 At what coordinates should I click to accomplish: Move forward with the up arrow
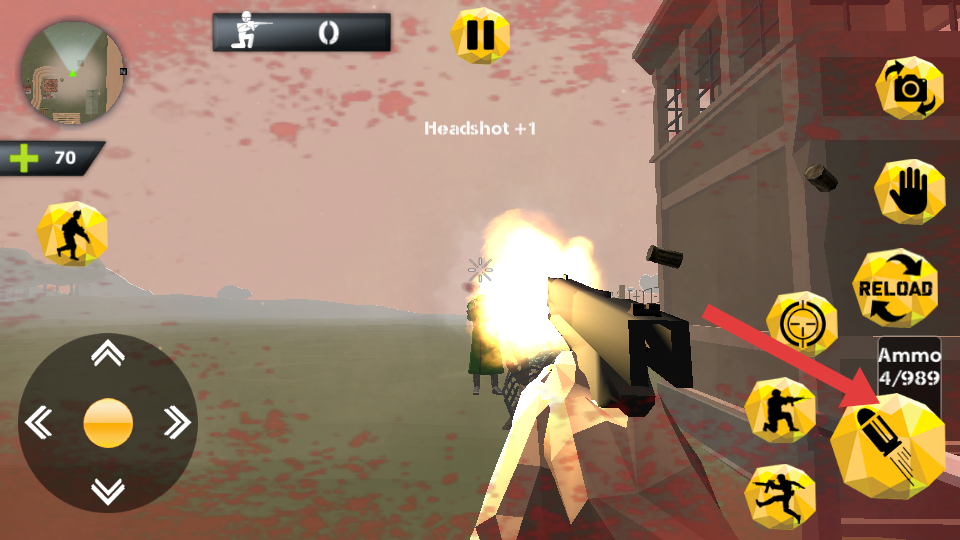(x=108, y=353)
